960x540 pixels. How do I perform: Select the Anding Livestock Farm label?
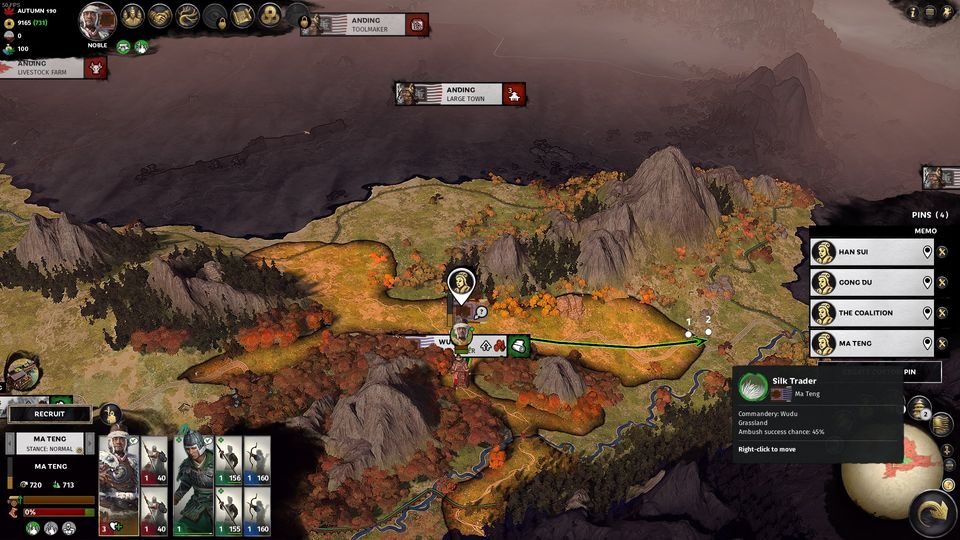(x=45, y=68)
